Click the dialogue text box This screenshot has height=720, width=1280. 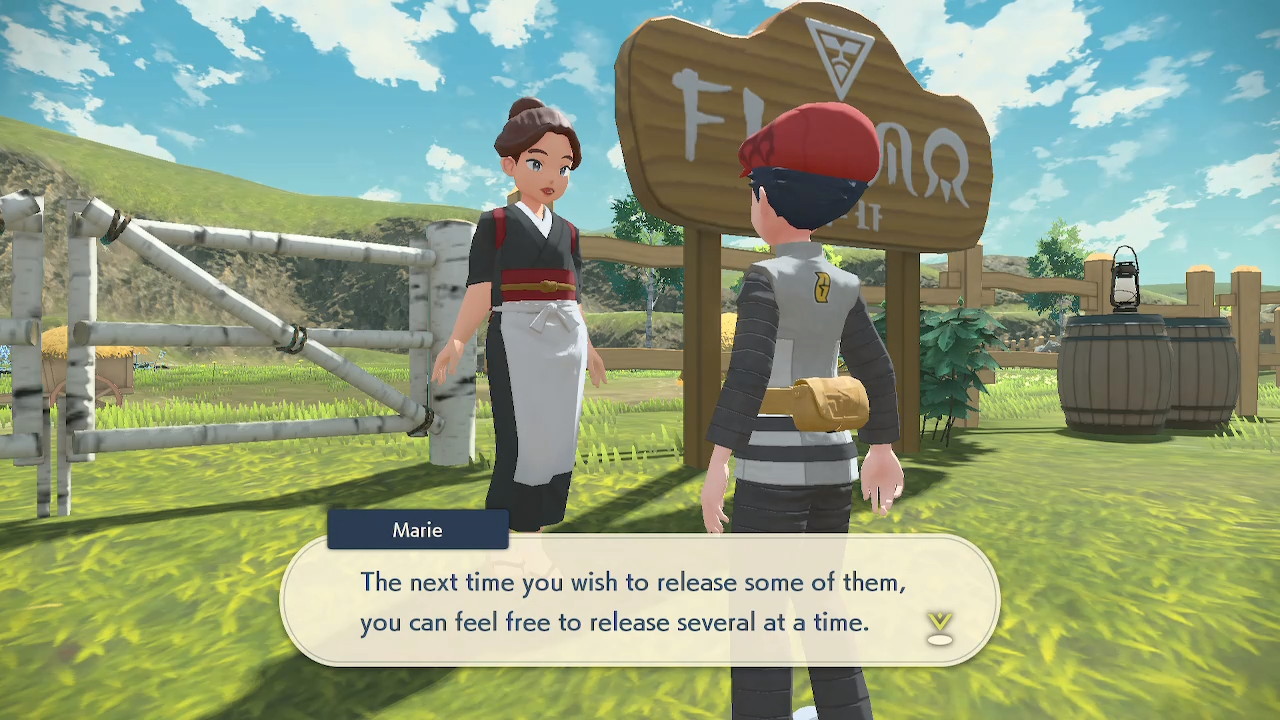(640, 600)
